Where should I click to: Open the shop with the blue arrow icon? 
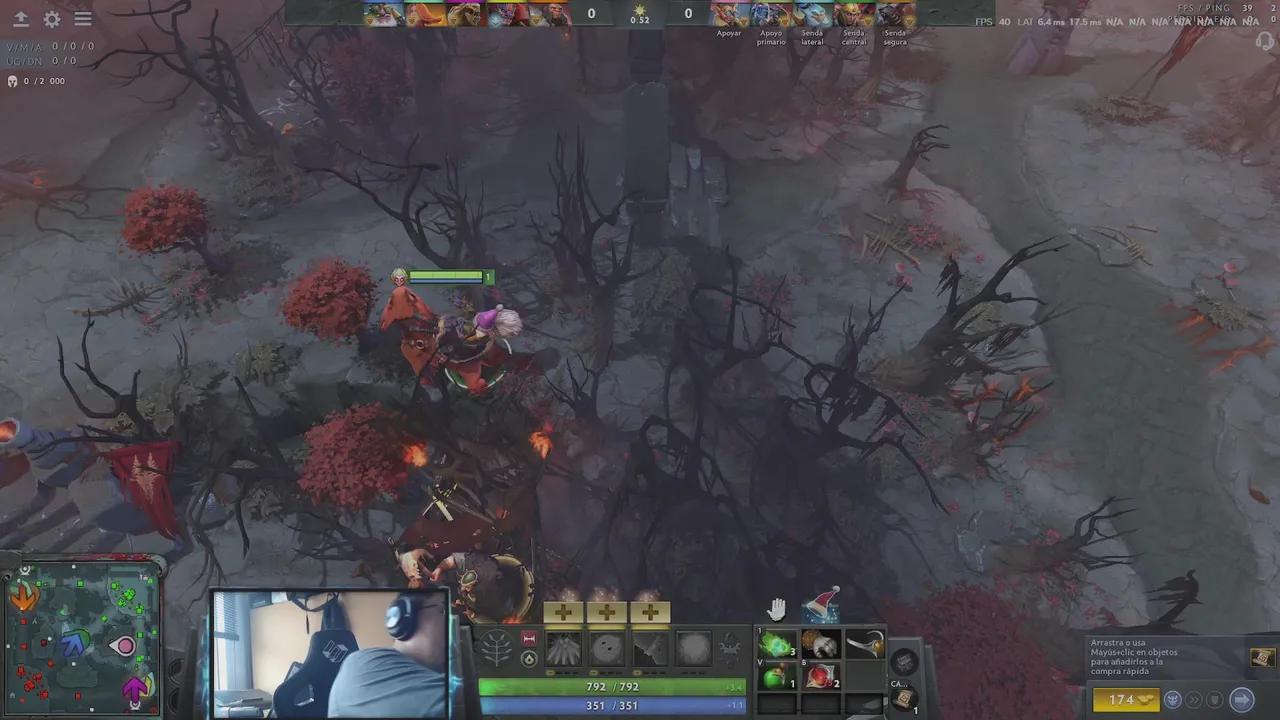pyautogui.click(x=1242, y=701)
